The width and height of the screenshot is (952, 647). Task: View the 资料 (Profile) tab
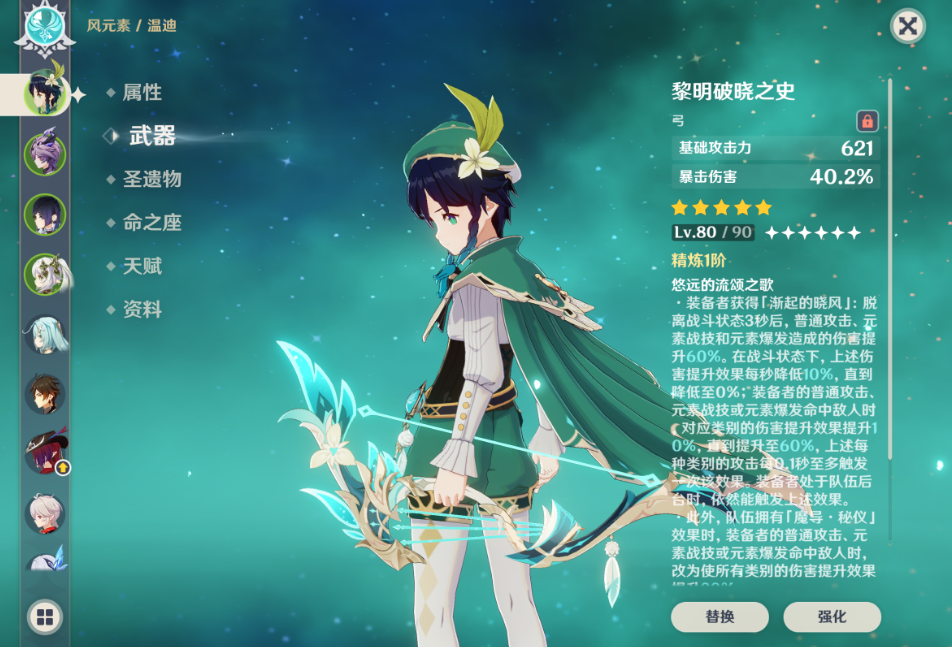141,310
